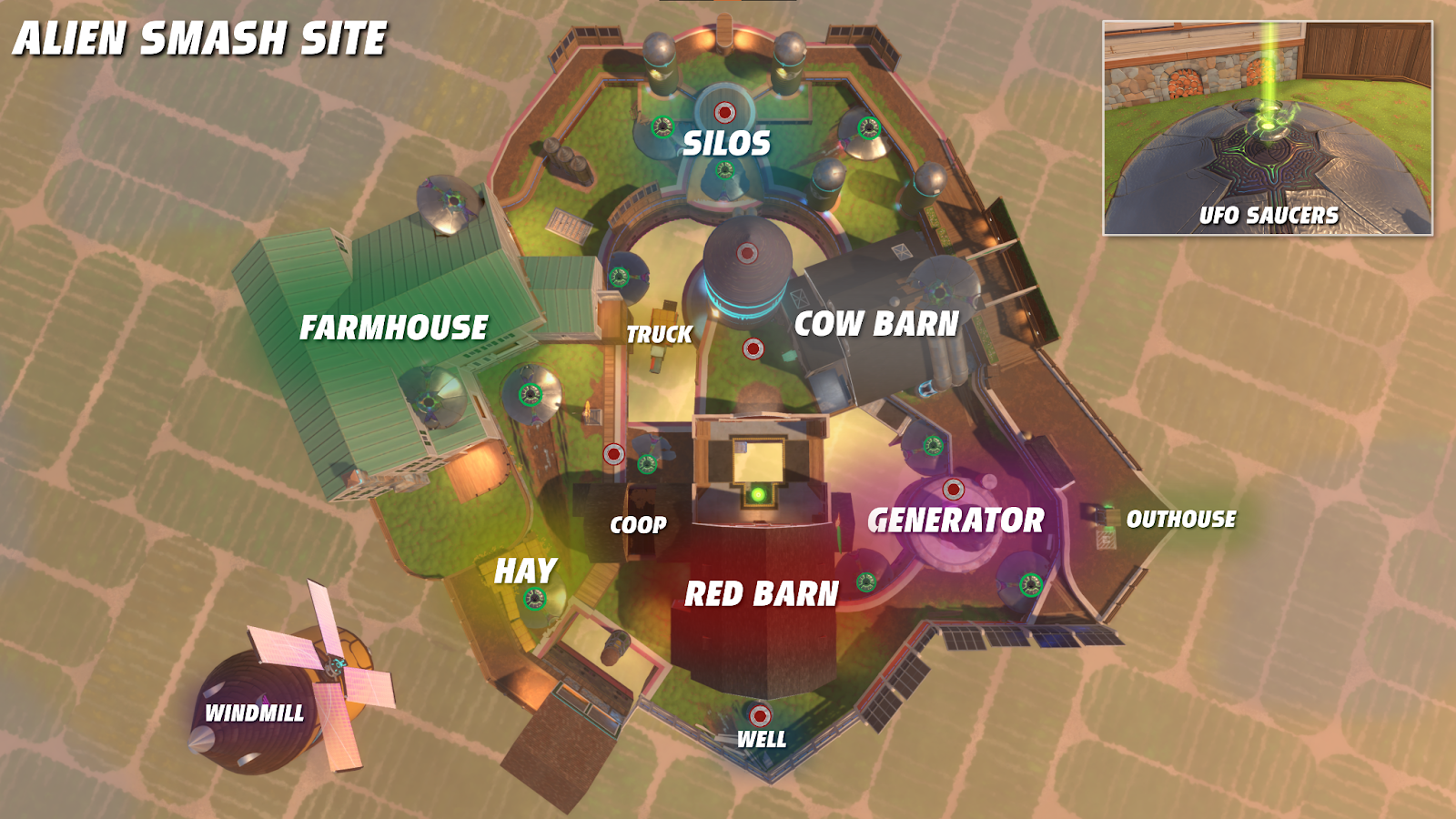Click the Coop map label
1456x819 pixels.
(x=638, y=525)
